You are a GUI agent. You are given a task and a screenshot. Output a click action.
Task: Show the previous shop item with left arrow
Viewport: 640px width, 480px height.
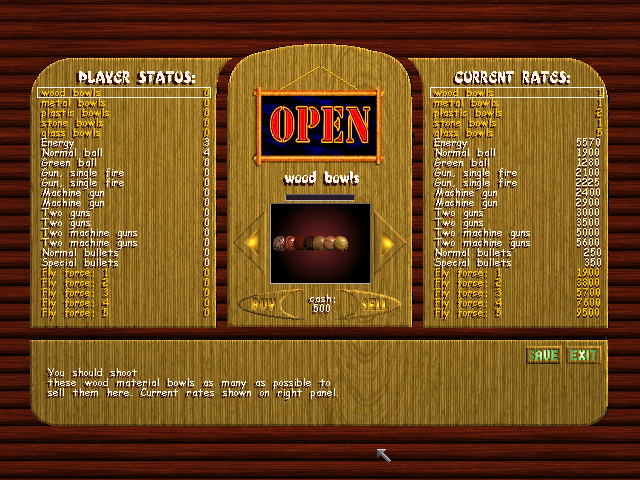[x=248, y=243]
